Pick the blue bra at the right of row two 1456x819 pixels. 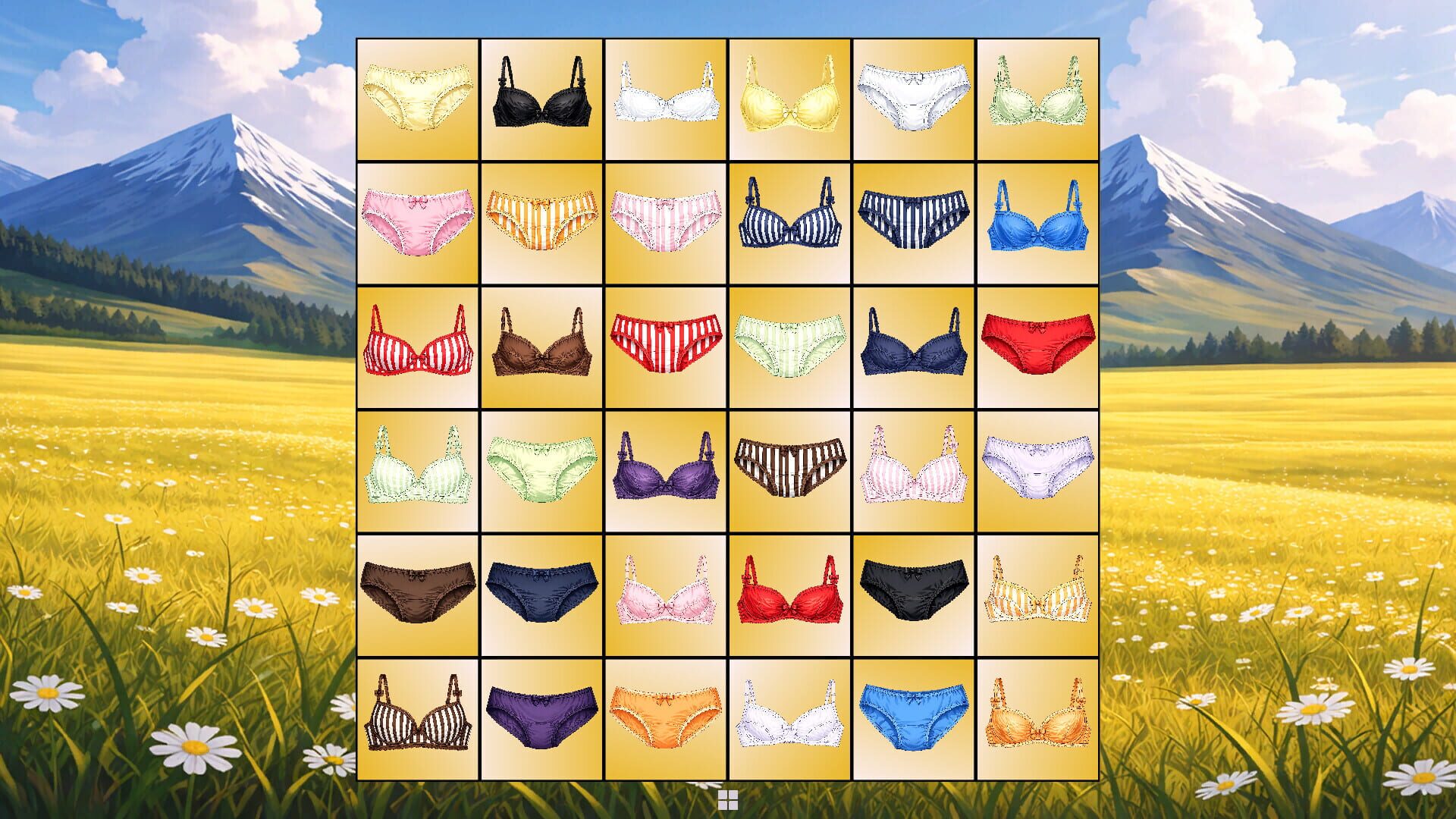[x=1037, y=222]
